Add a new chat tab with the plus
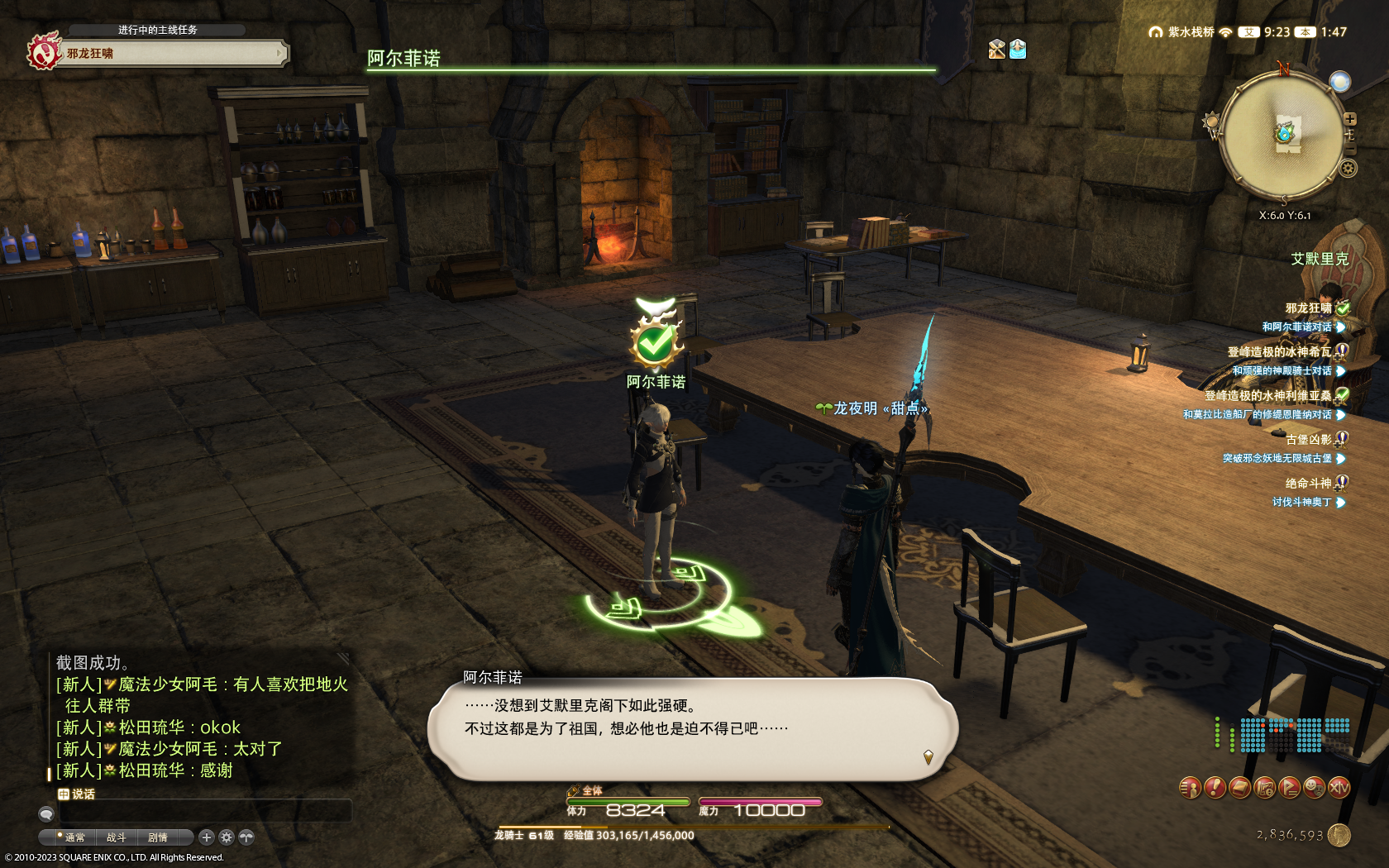 pyautogui.click(x=207, y=837)
